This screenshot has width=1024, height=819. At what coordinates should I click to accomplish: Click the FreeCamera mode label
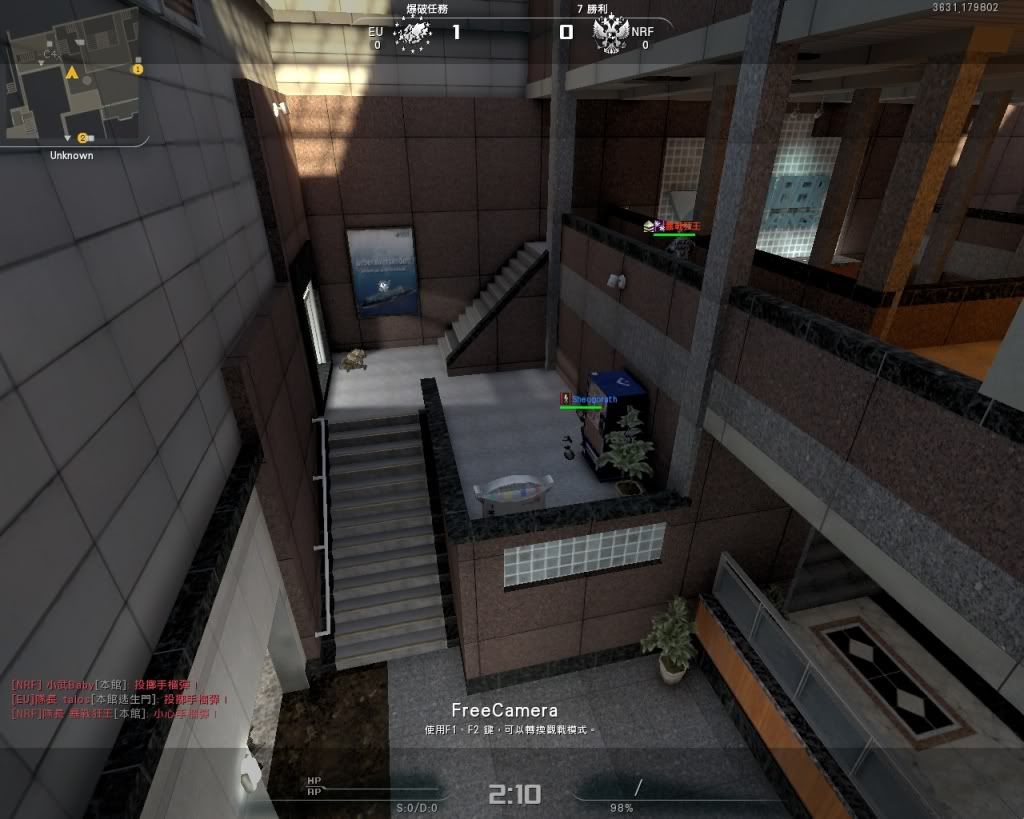click(504, 710)
